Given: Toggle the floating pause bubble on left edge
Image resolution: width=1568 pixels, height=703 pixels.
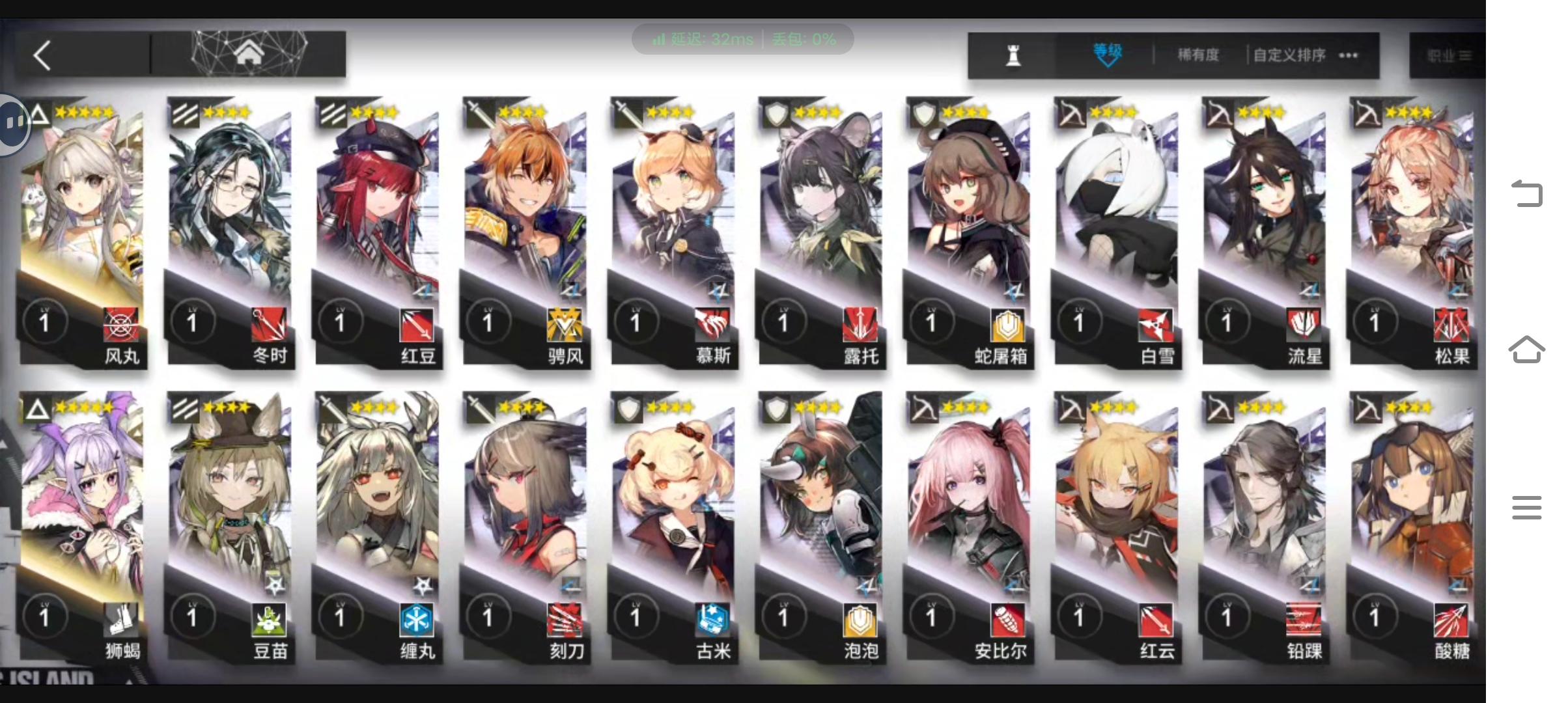Looking at the screenshot, I should (12, 122).
